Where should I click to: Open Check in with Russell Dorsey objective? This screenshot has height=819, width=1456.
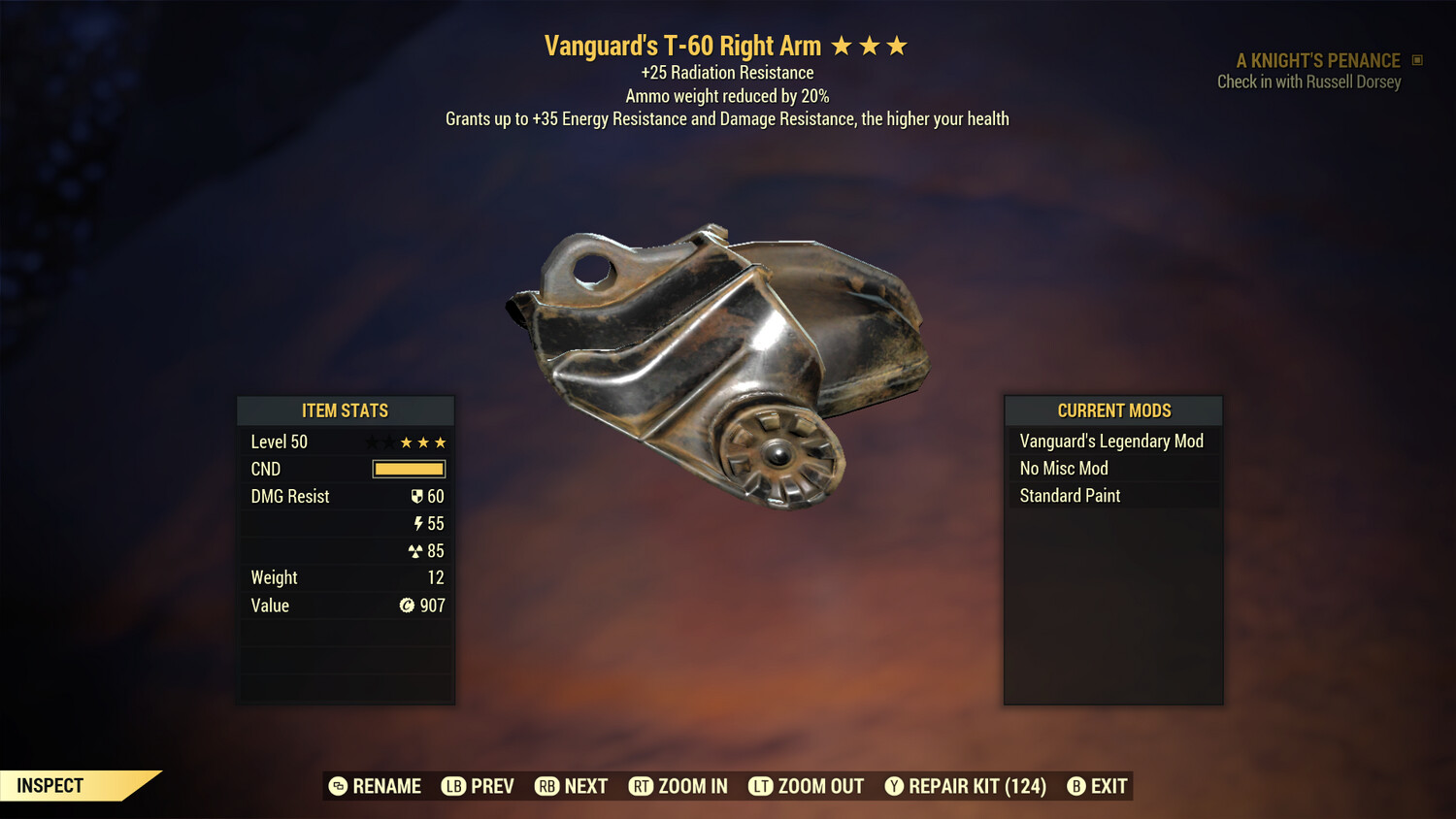point(1308,82)
